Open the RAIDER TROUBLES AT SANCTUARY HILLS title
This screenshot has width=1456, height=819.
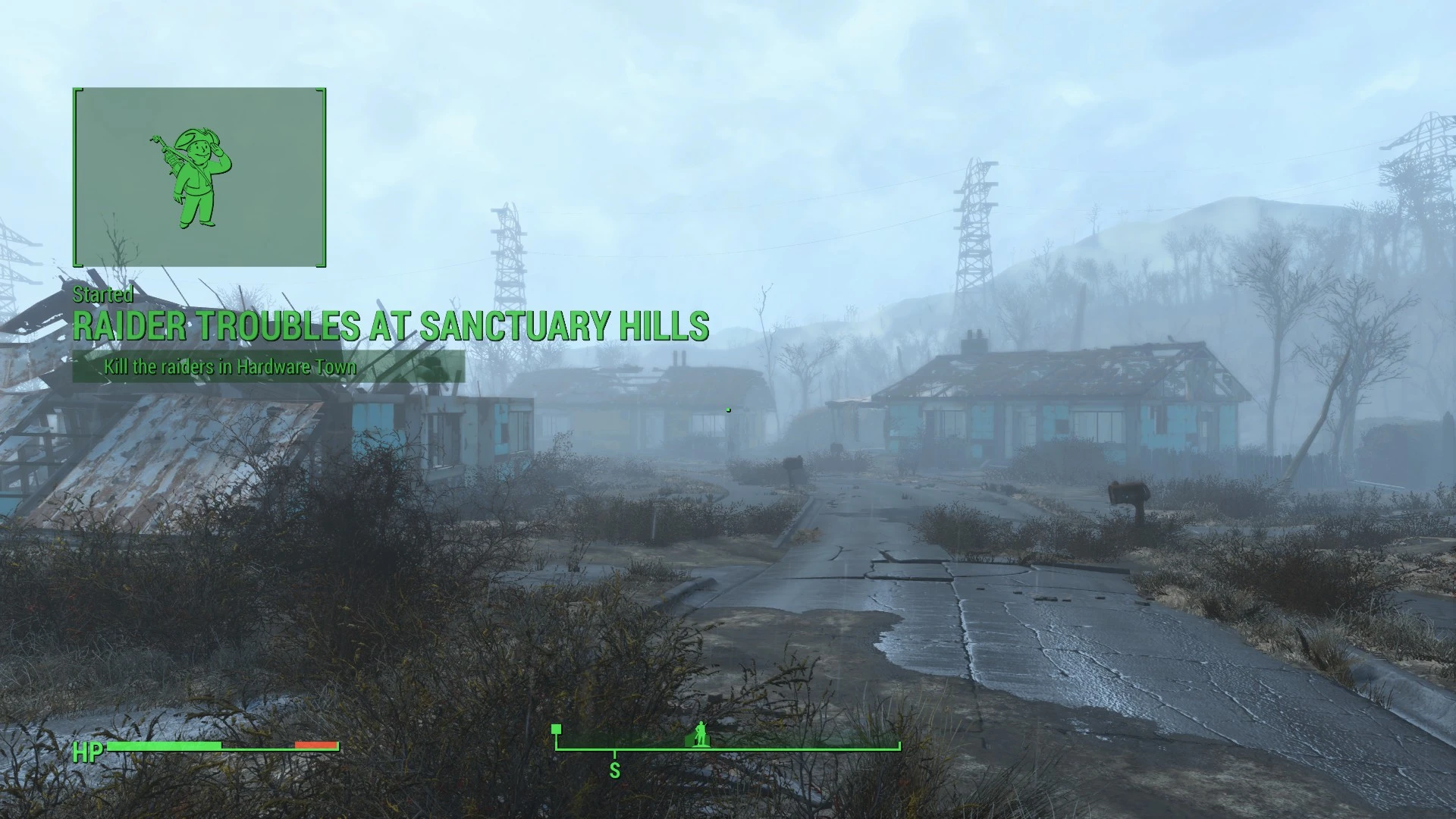point(392,325)
